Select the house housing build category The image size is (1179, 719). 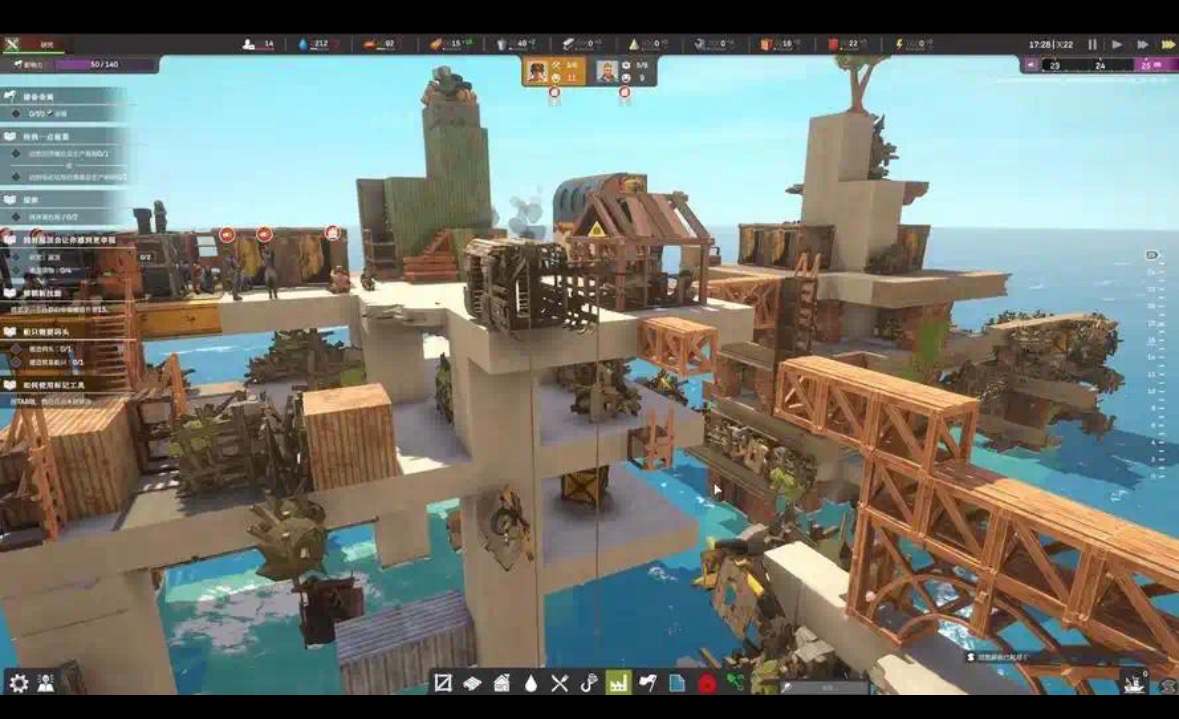[502, 683]
